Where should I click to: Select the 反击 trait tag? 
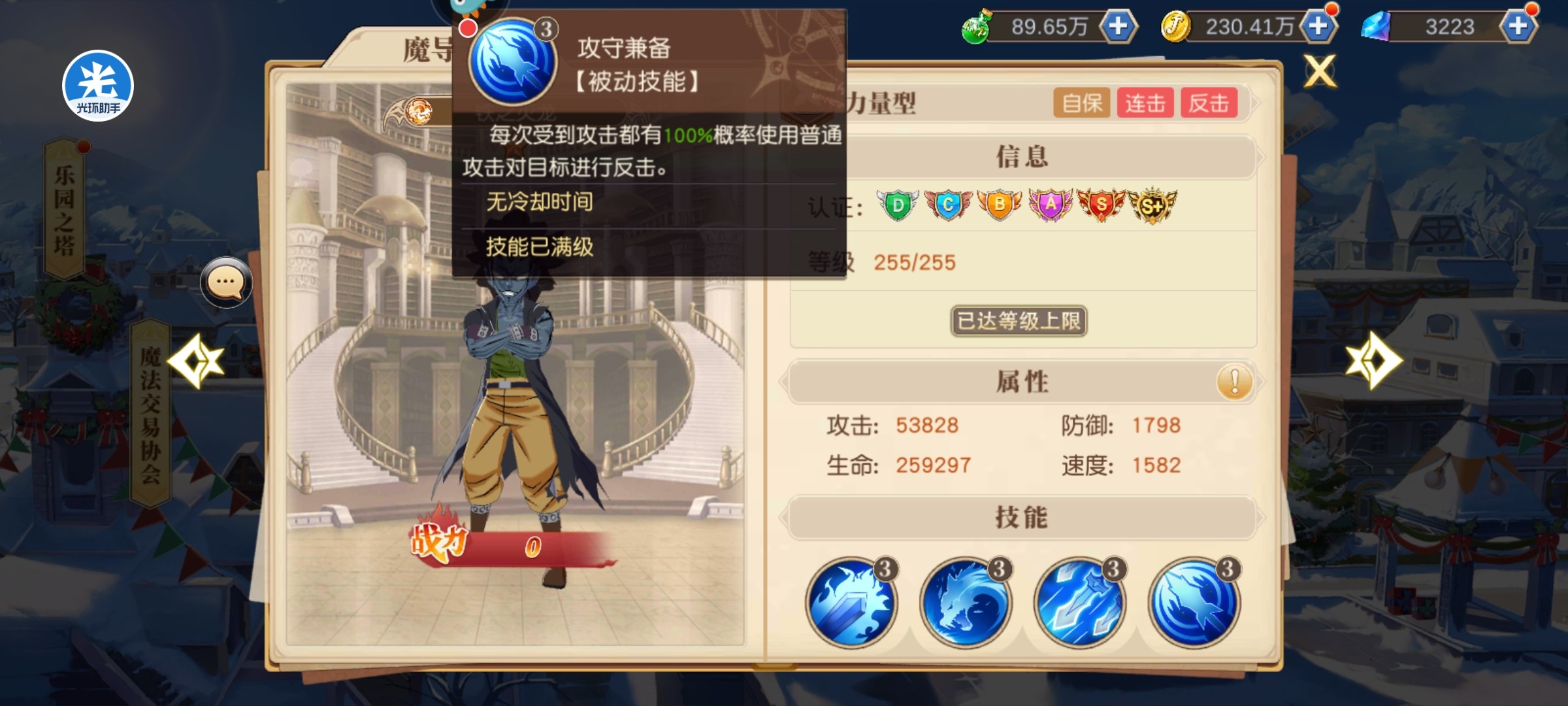[x=1209, y=103]
